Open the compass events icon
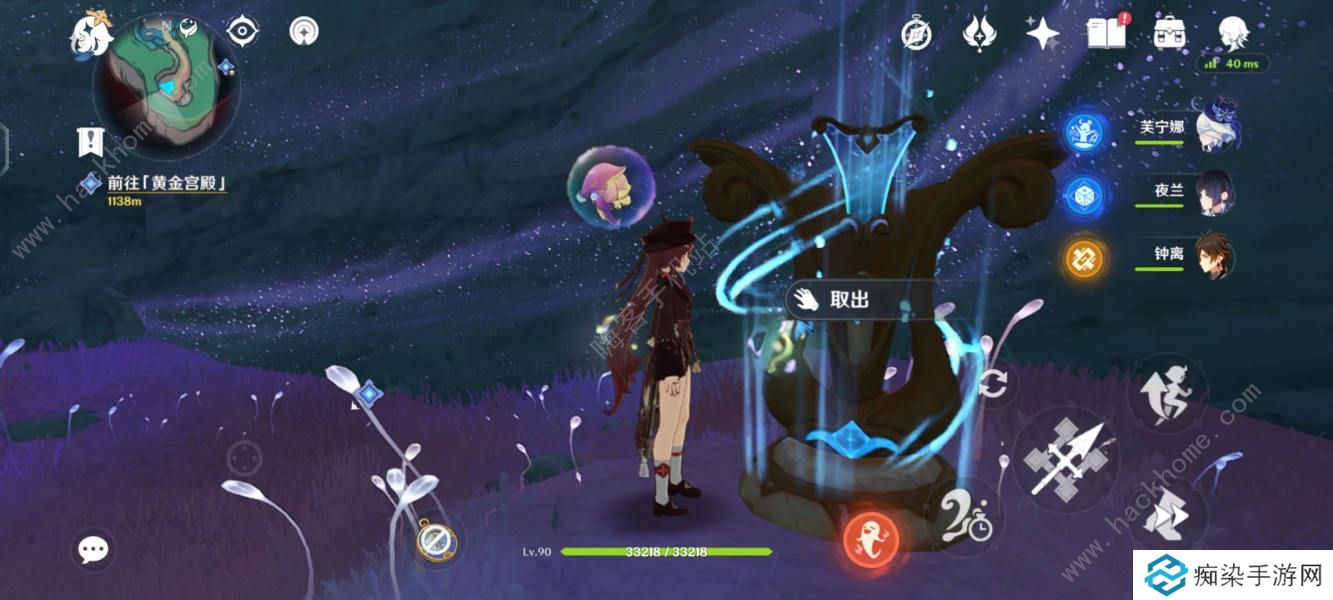Image resolution: width=1333 pixels, height=600 pixels. 916,34
